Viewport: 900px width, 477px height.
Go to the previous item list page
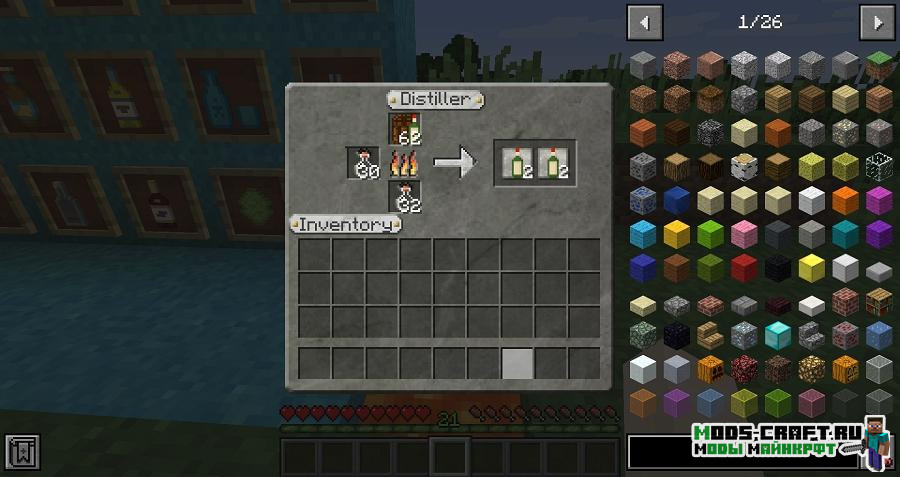coord(644,21)
